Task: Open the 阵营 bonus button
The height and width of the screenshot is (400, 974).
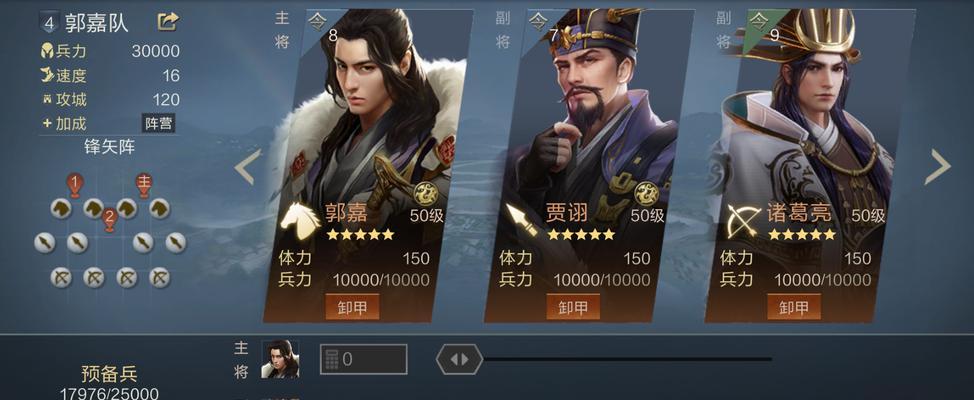Action: click(159, 123)
